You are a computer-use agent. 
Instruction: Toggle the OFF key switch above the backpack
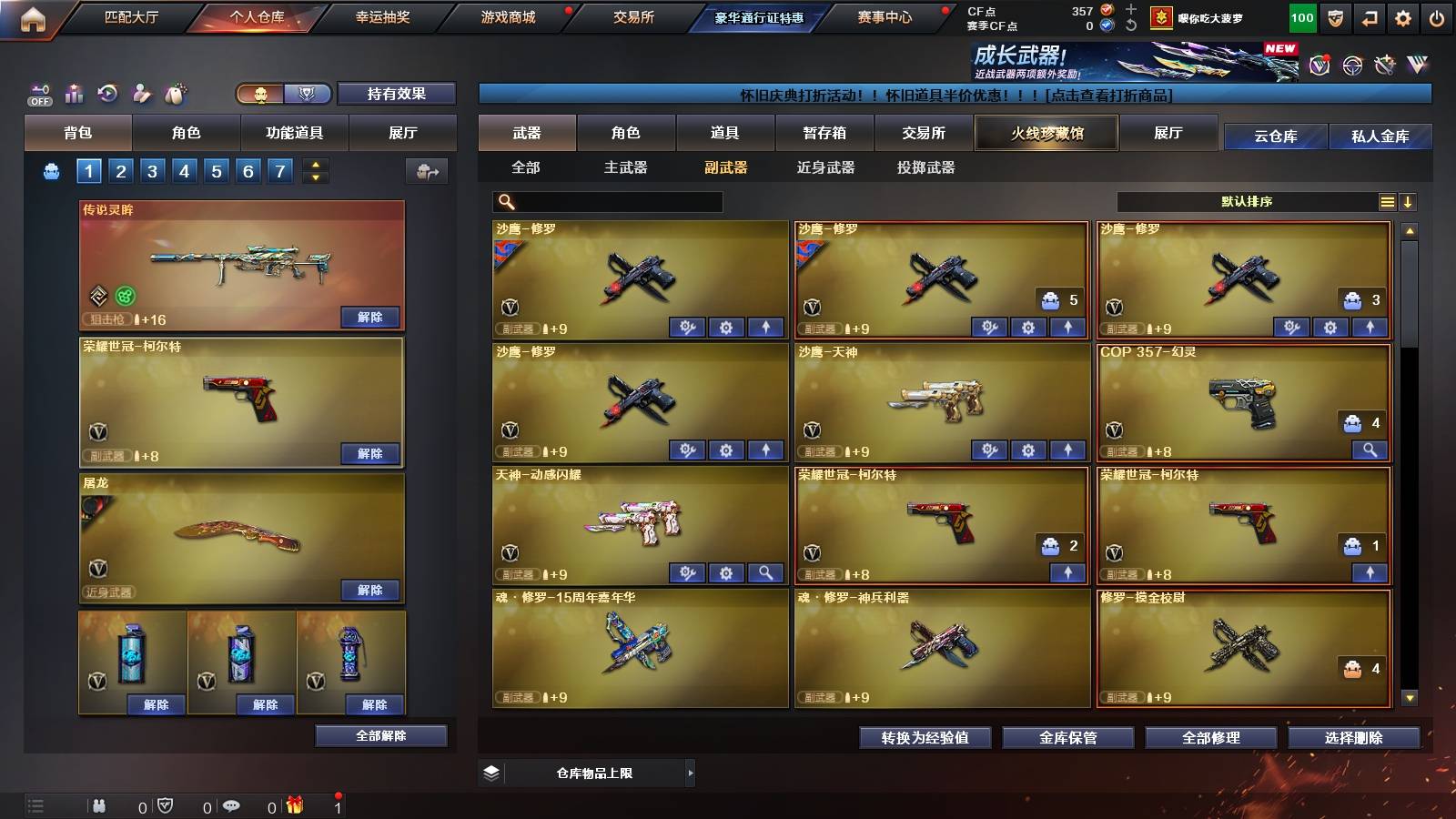click(x=39, y=93)
